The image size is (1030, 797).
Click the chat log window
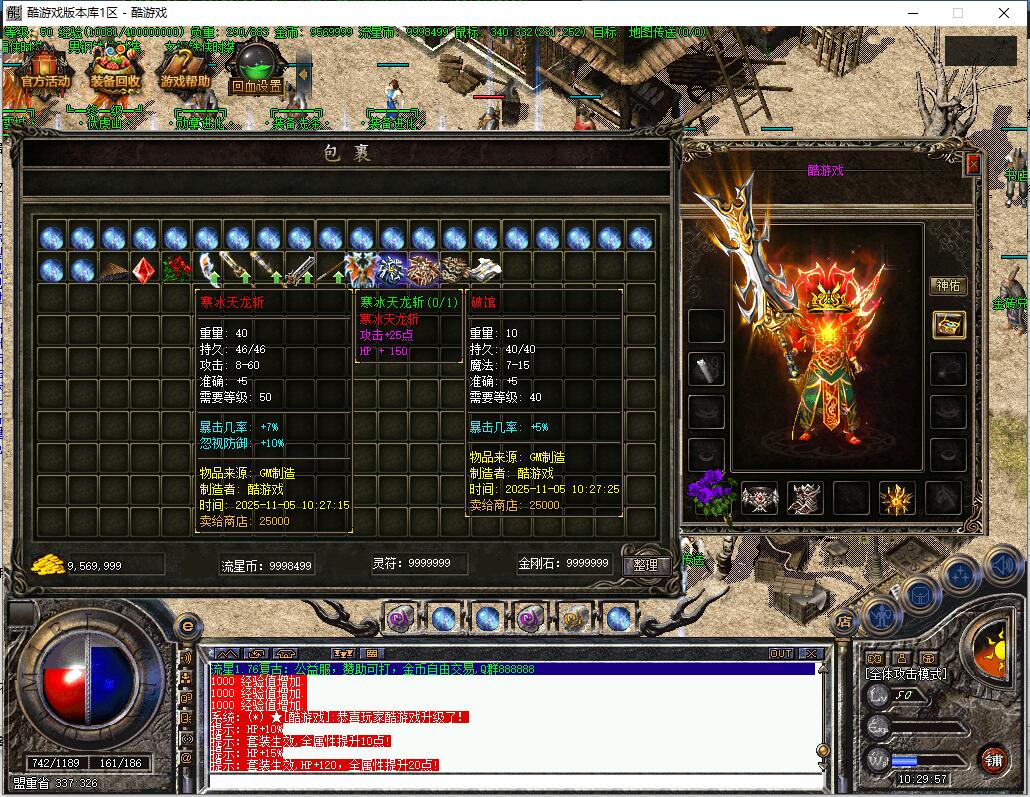pos(510,717)
